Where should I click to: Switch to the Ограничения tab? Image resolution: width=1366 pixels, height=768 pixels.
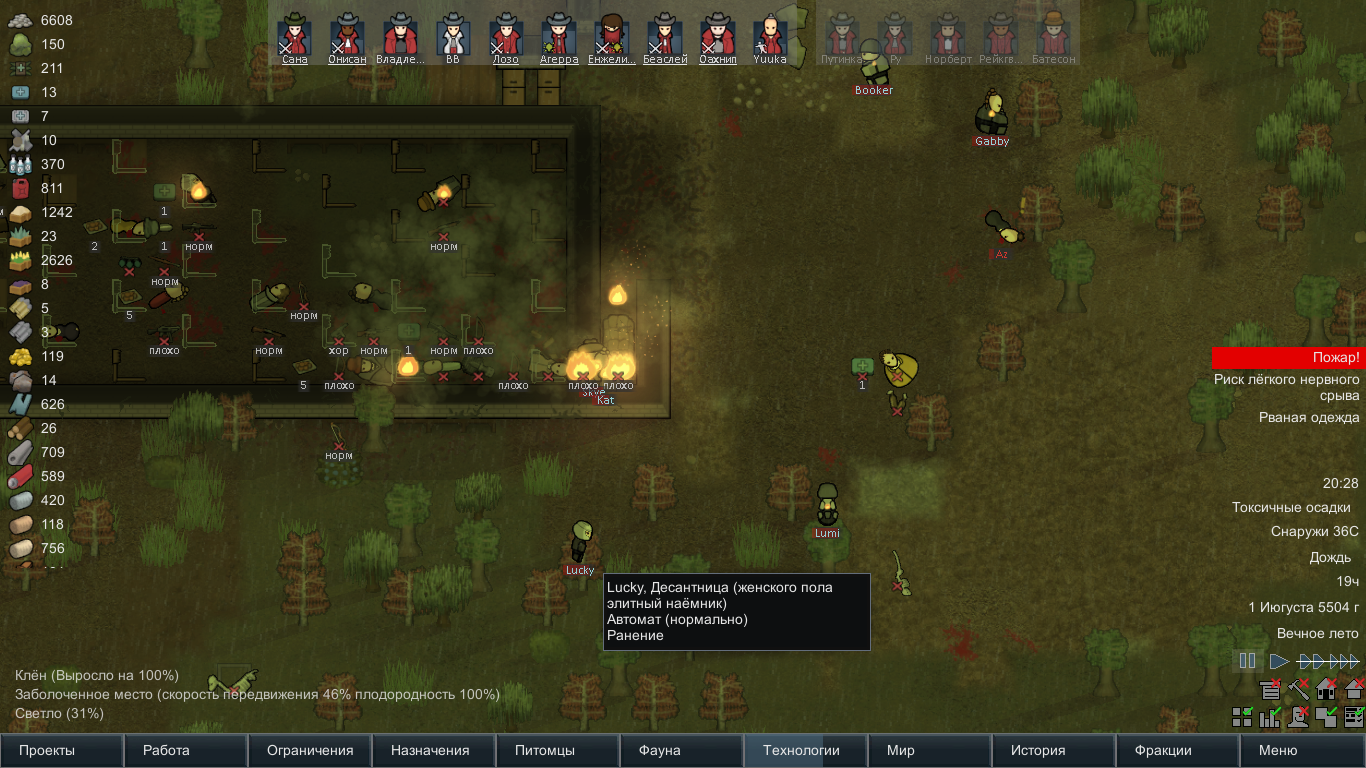click(310, 750)
